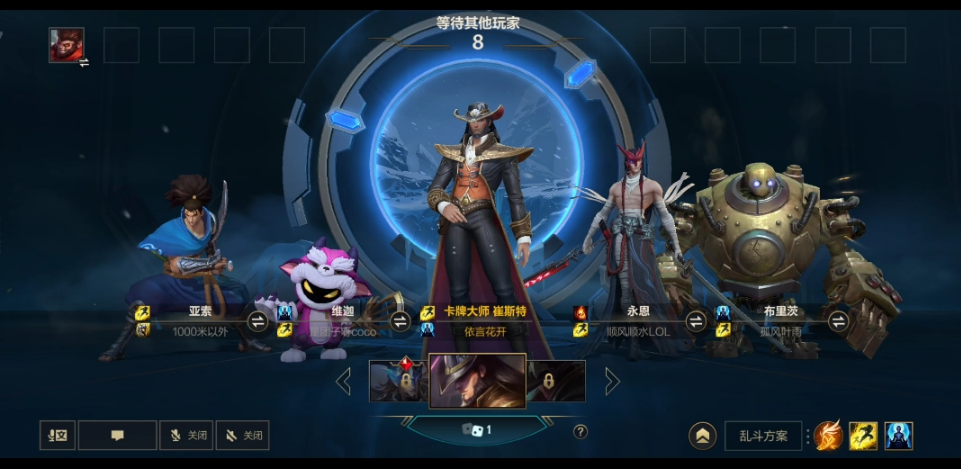
Task: Request swap next to 永恩
Action: pyautogui.click(x=696, y=321)
